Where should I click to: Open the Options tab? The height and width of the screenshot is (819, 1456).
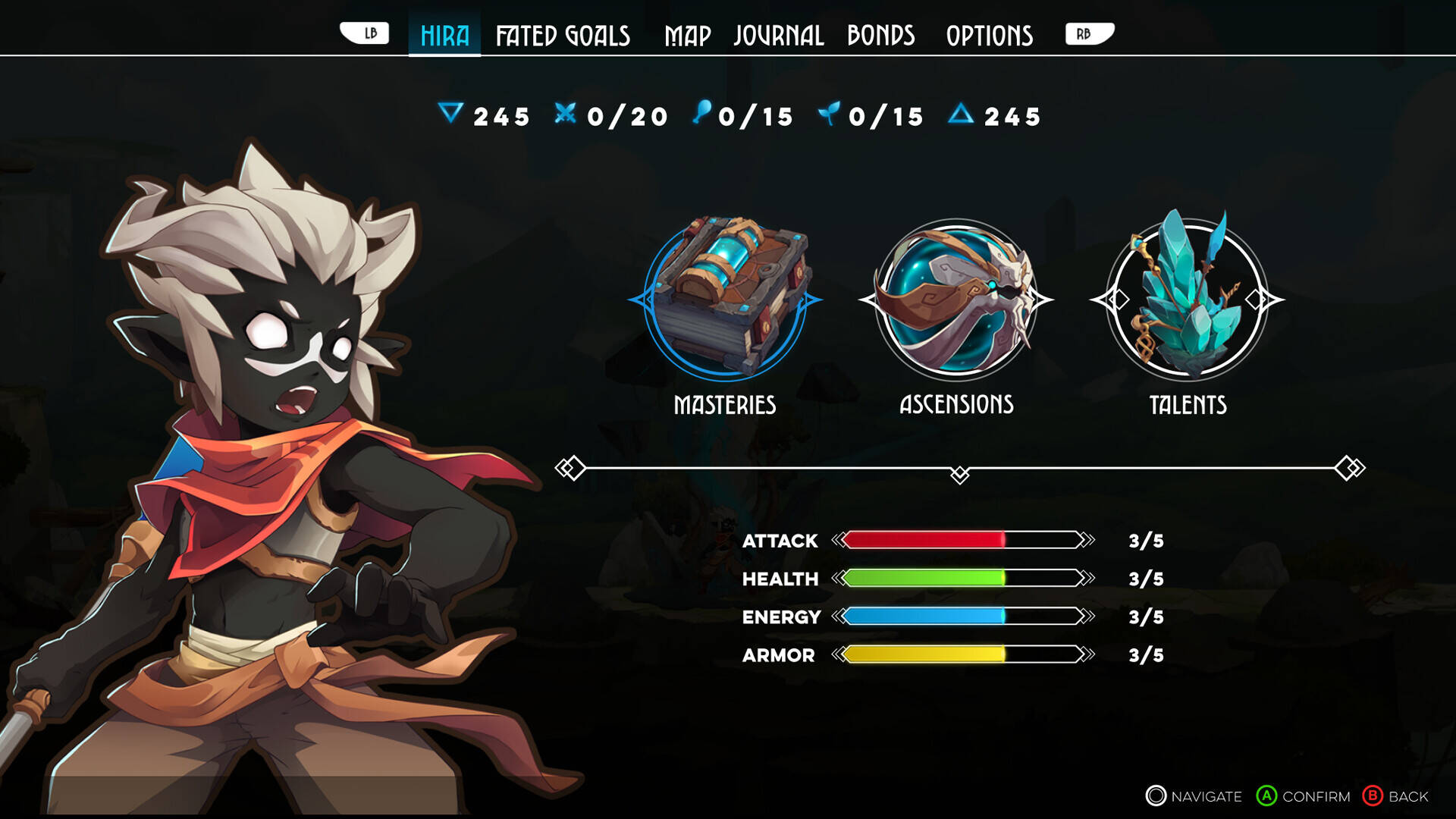pyautogui.click(x=989, y=36)
